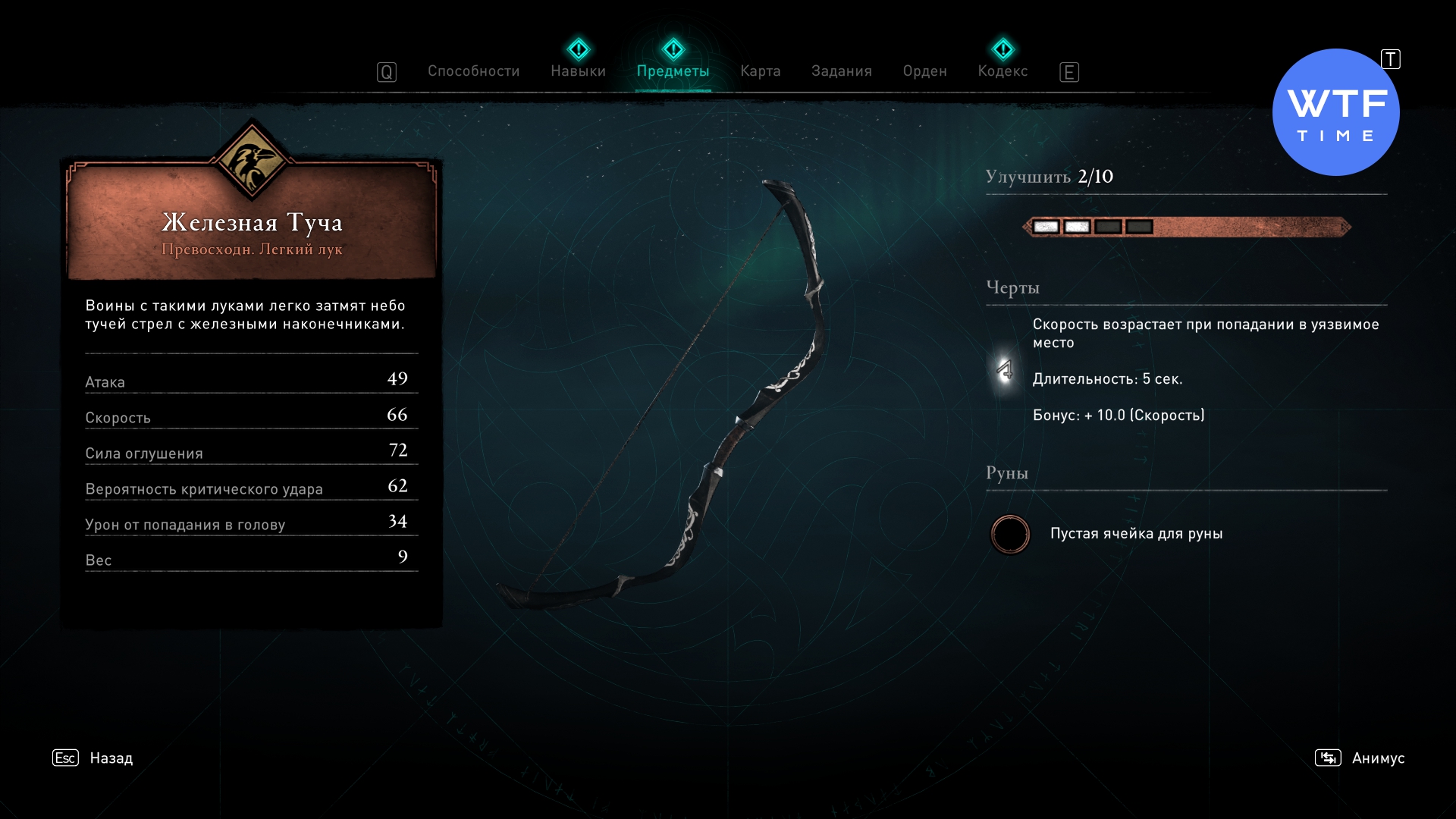Open the Навыки tab

[x=578, y=71]
